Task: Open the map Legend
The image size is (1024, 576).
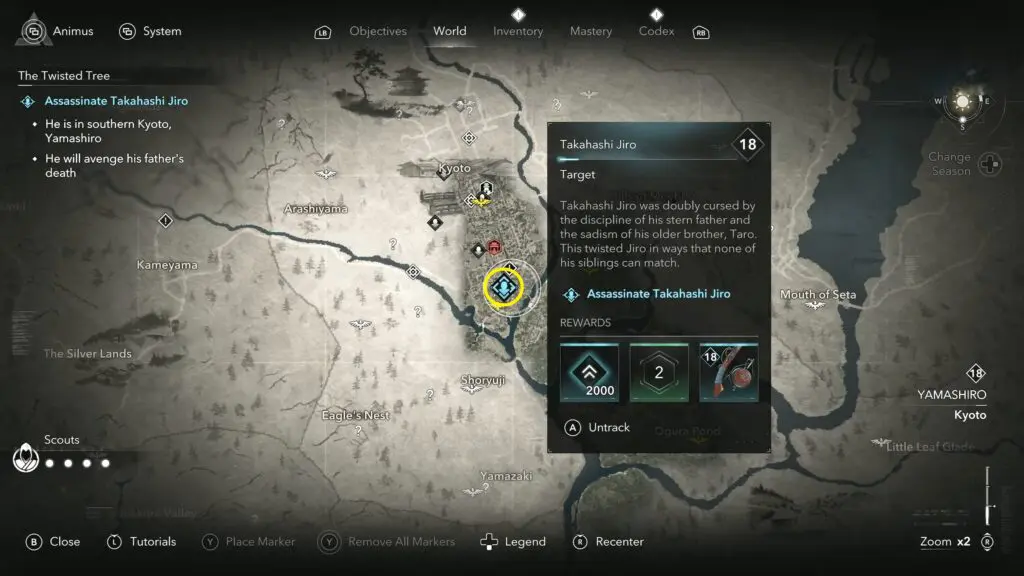Action: [x=514, y=541]
